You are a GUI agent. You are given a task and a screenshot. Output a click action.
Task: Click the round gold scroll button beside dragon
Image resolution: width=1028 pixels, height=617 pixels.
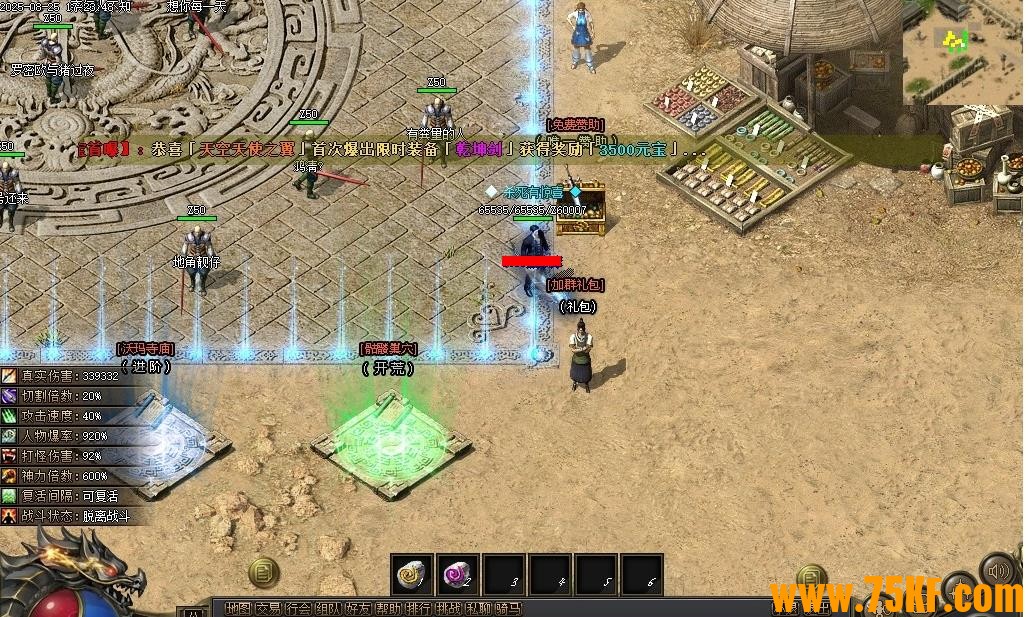point(263,572)
